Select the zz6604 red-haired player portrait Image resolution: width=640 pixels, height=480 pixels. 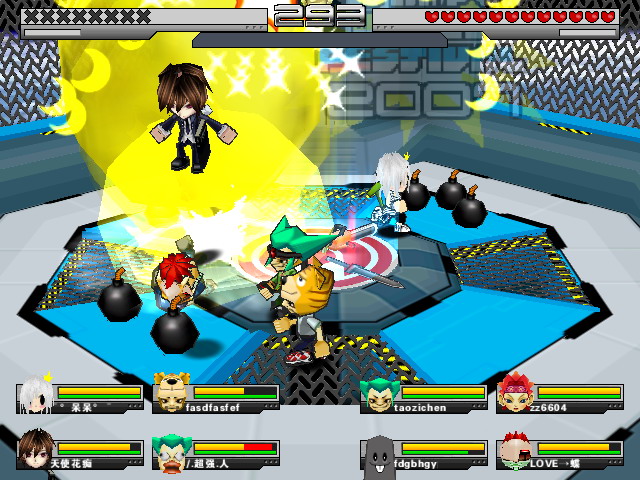click(514, 393)
